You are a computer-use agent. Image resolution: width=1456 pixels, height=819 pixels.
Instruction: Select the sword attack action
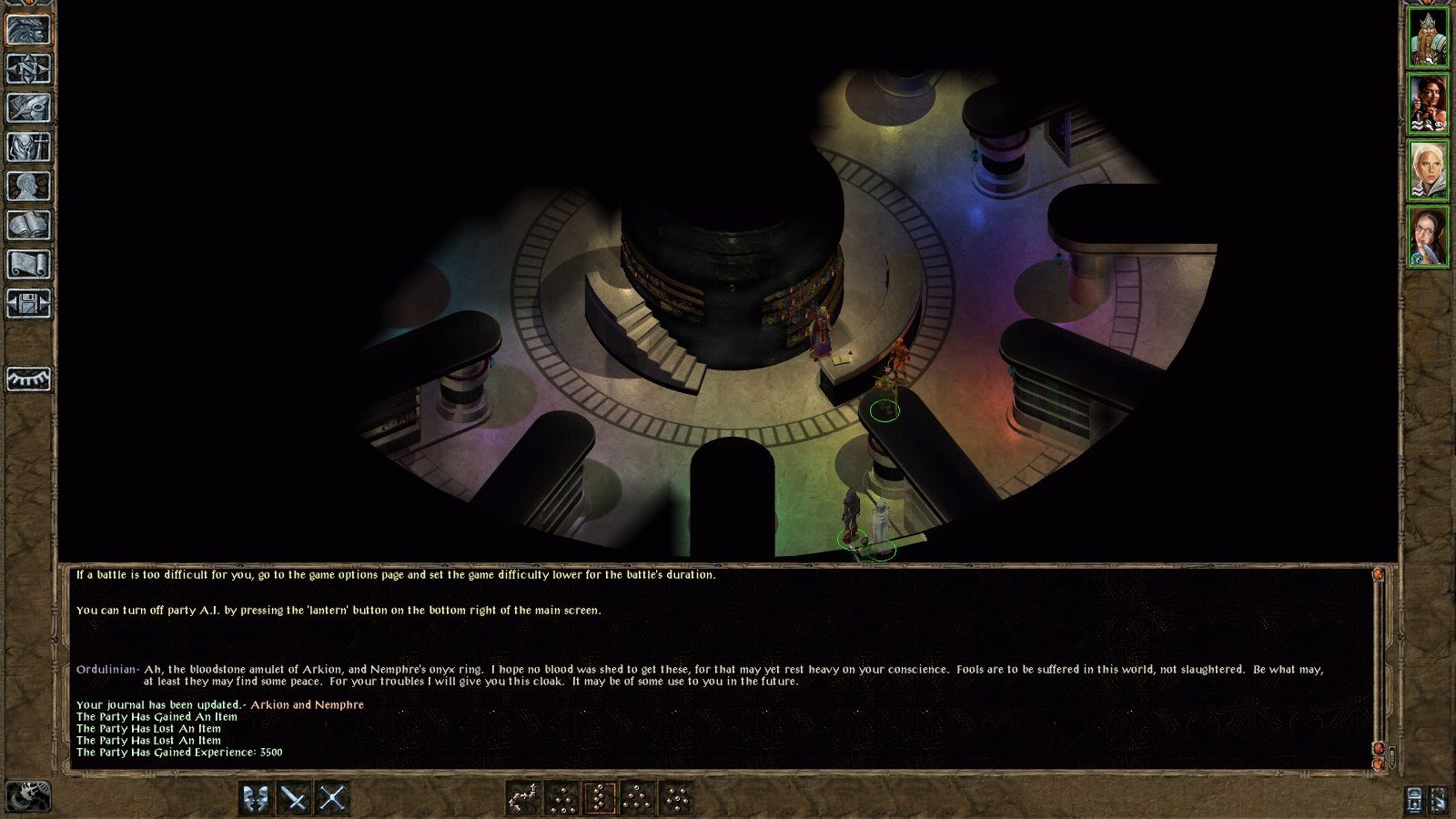295,796
